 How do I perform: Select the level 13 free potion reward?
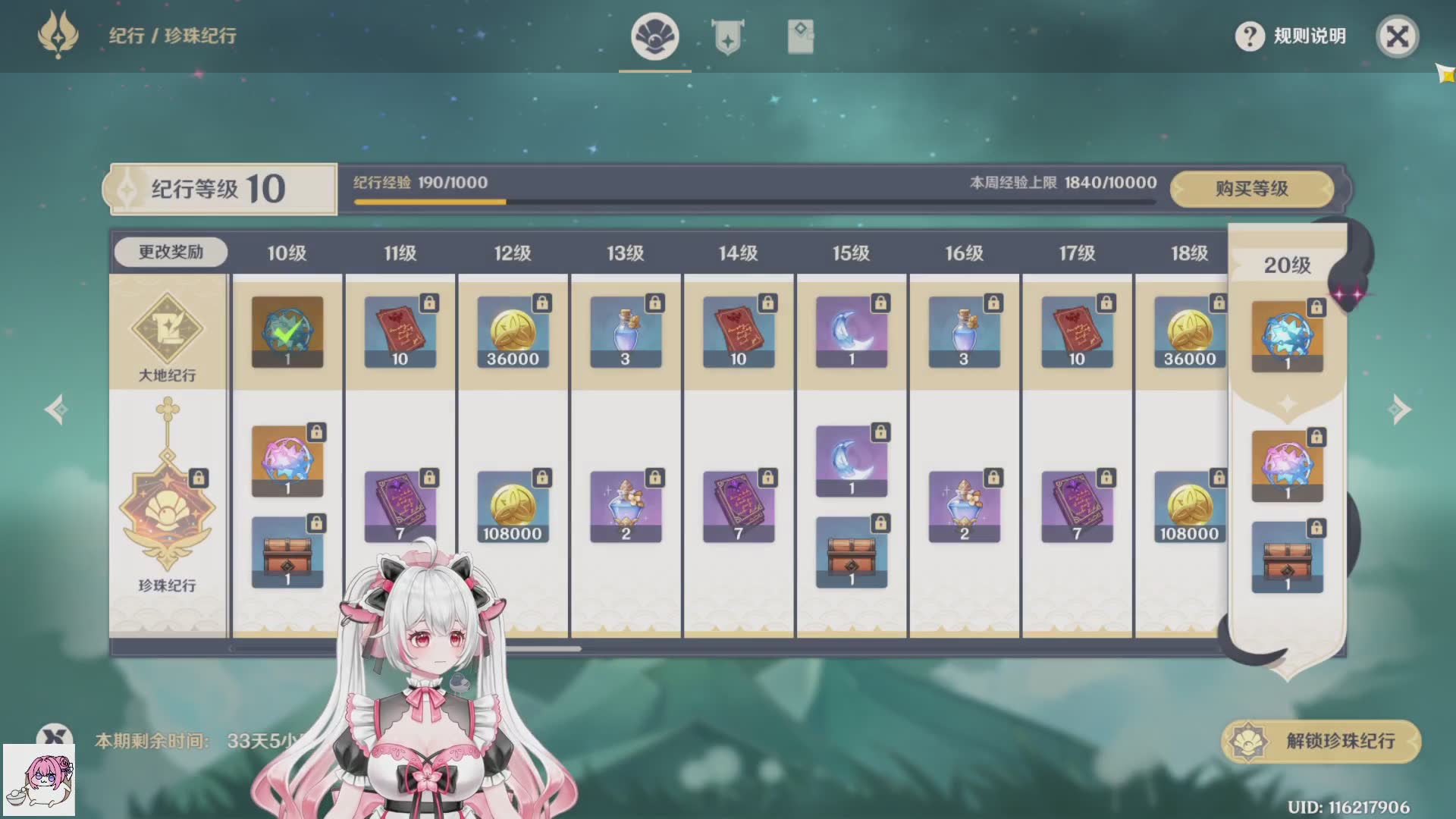[626, 332]
